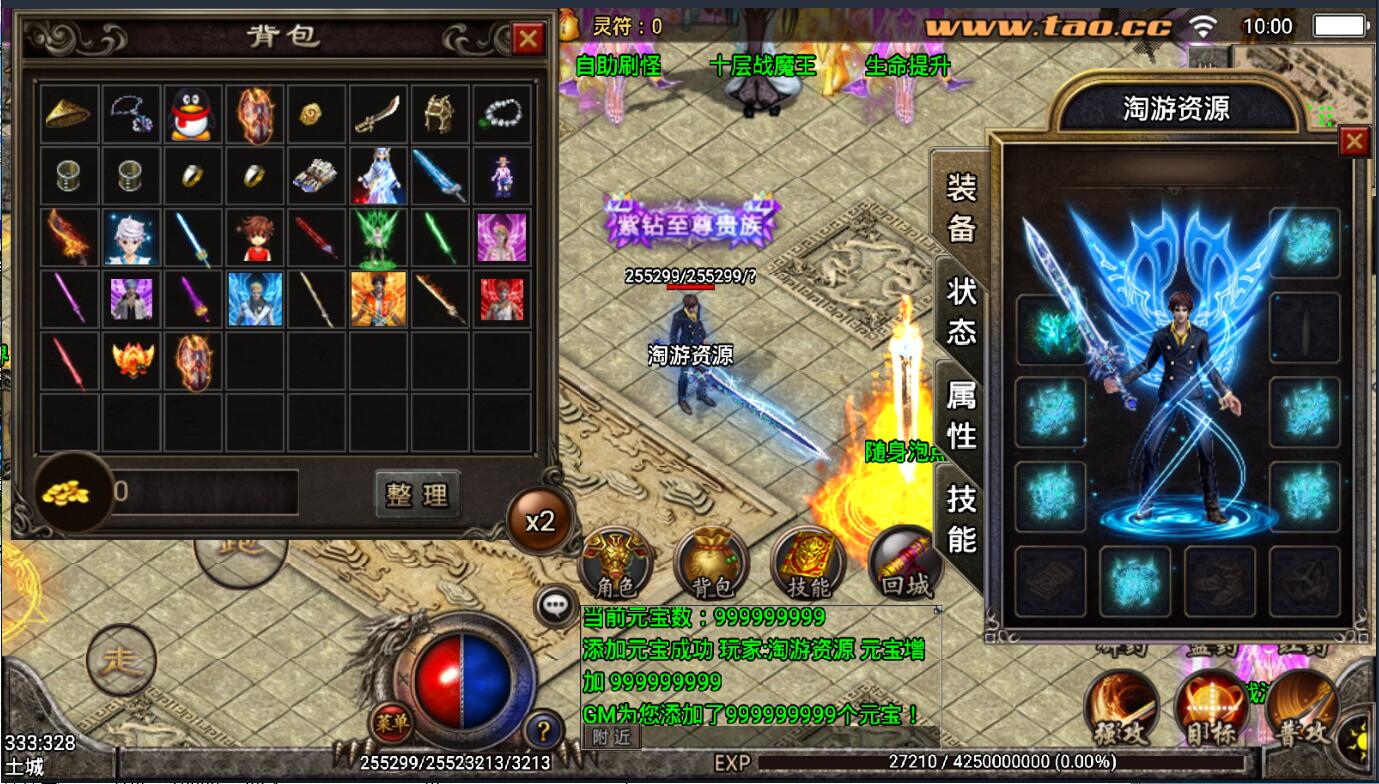Viewport: 1379px width, 784px height.
Task: Open the question mark help button
Action: pos(542,729)
